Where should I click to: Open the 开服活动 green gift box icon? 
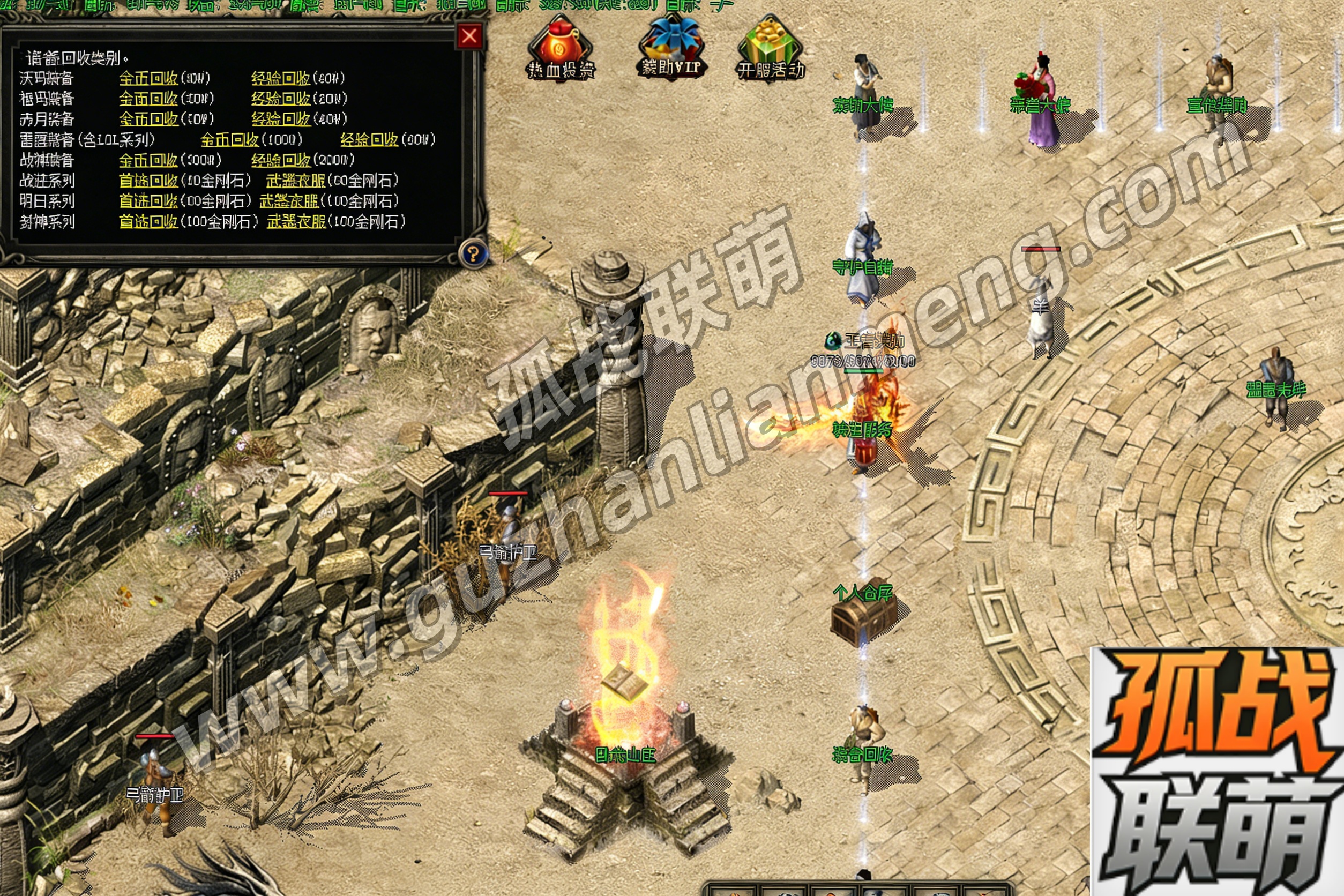point(770,49)
